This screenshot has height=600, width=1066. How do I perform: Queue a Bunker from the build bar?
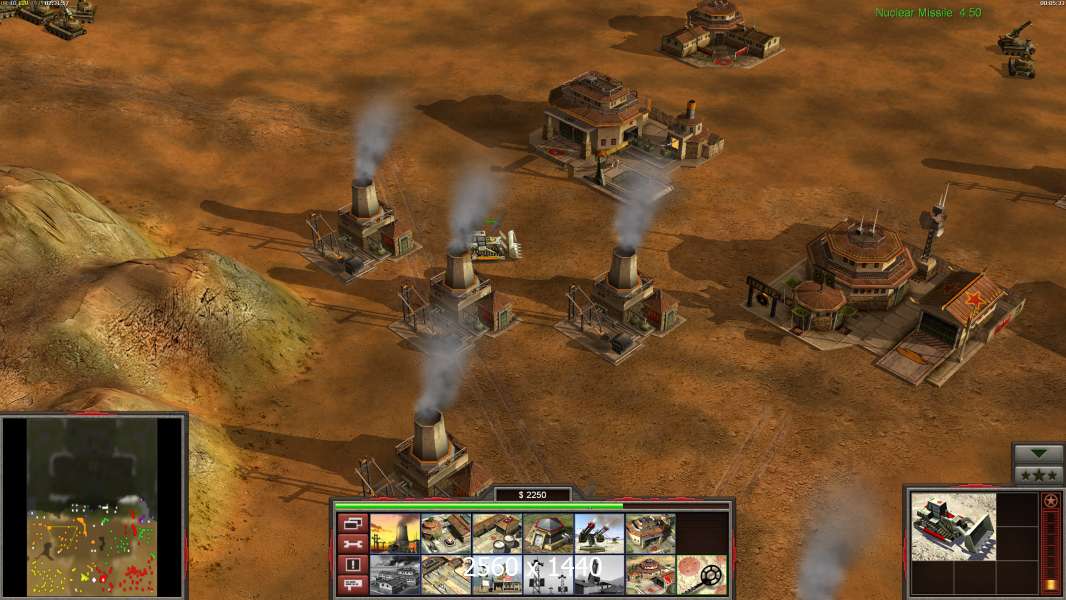pyautogui.click(x=548, y=534)
